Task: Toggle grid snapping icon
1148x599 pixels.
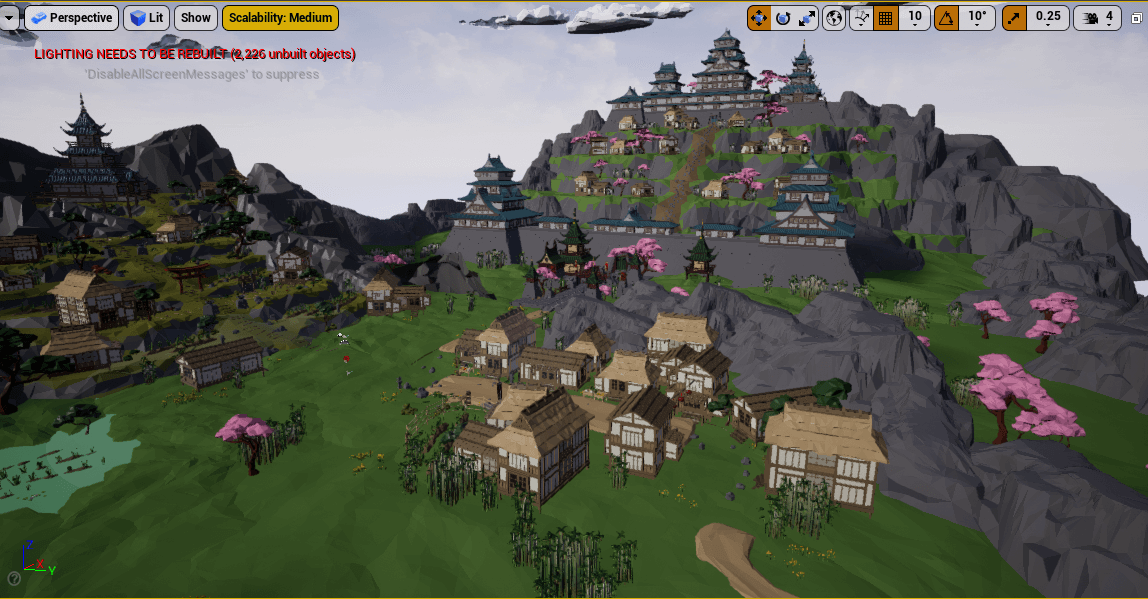Action: [886, 18]
